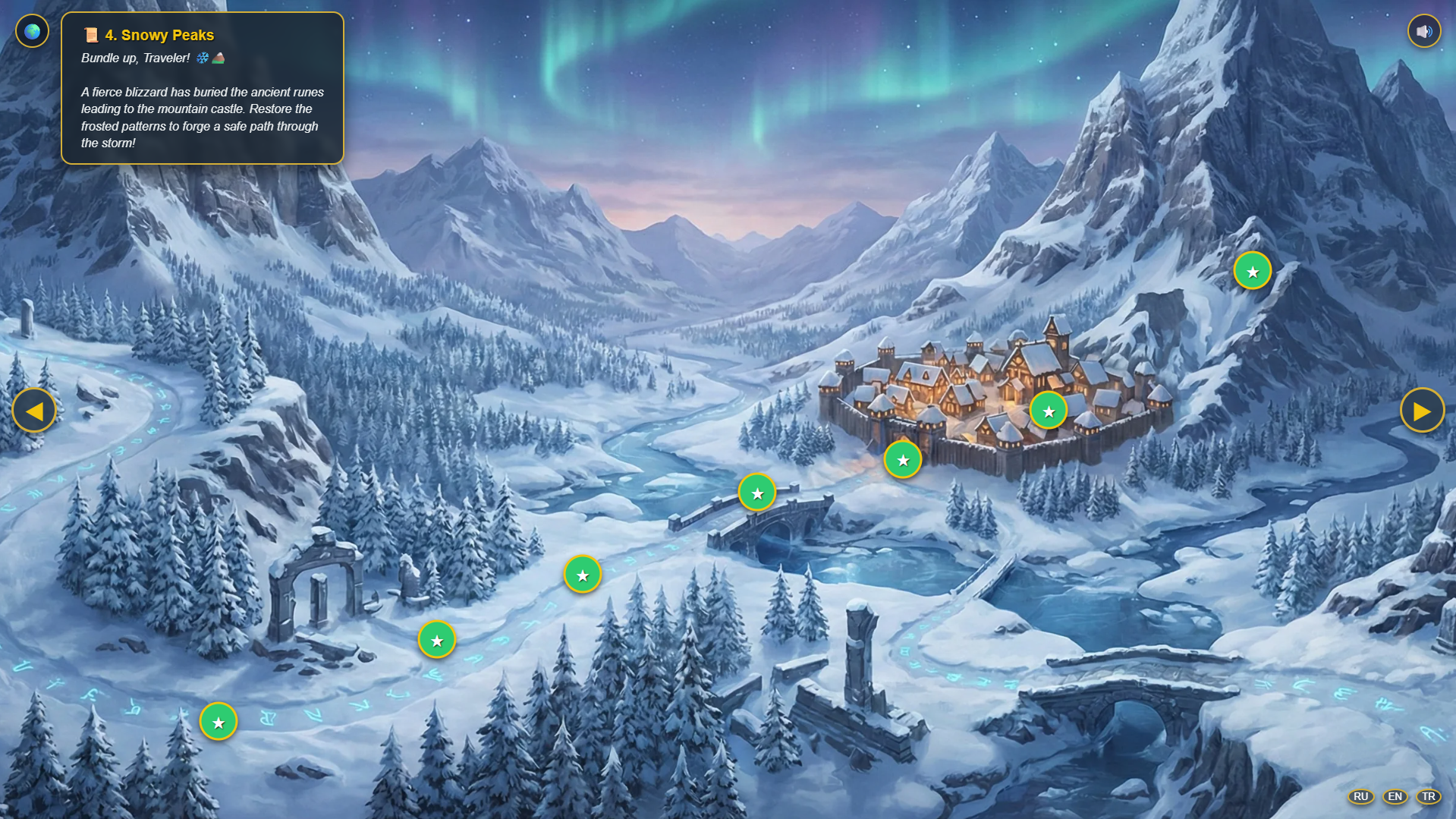The height and width of the screenshot is (819, 1456).
Task: Select the level star on the snowy path
Action: [582, 575]
